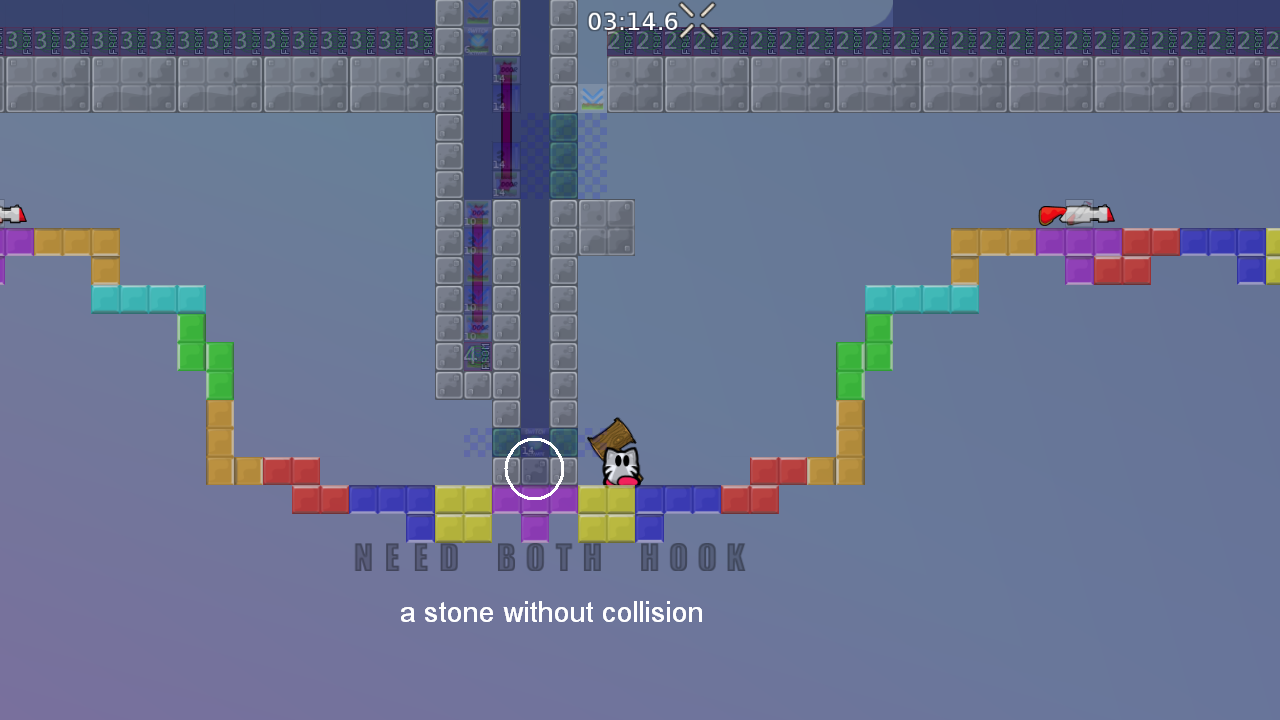Toggle the speedup arrow tile beside the stone wall
The image size is (1280, 720).
click(x=591, y=97)
